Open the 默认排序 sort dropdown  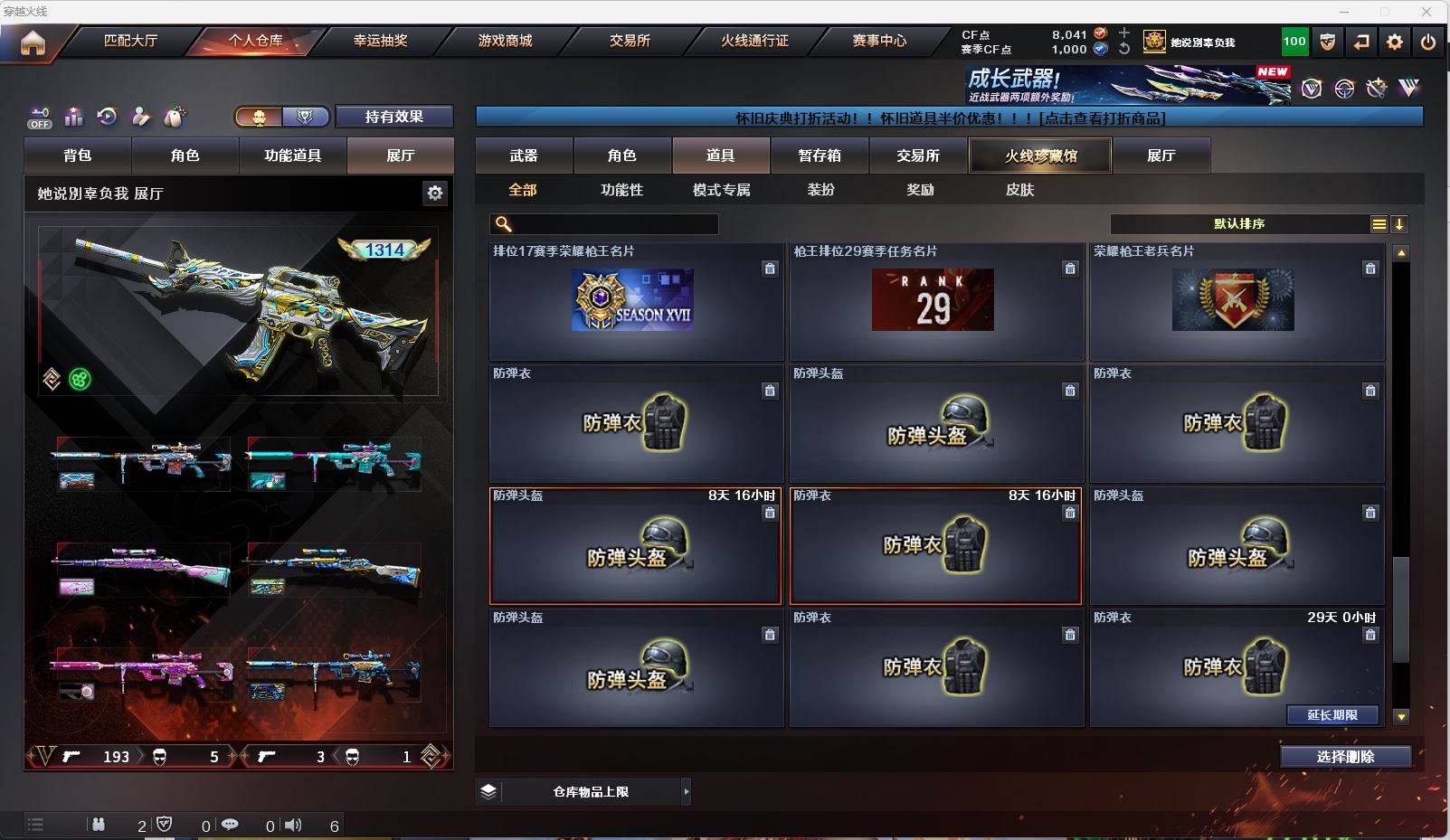(x=1240, y=224)
